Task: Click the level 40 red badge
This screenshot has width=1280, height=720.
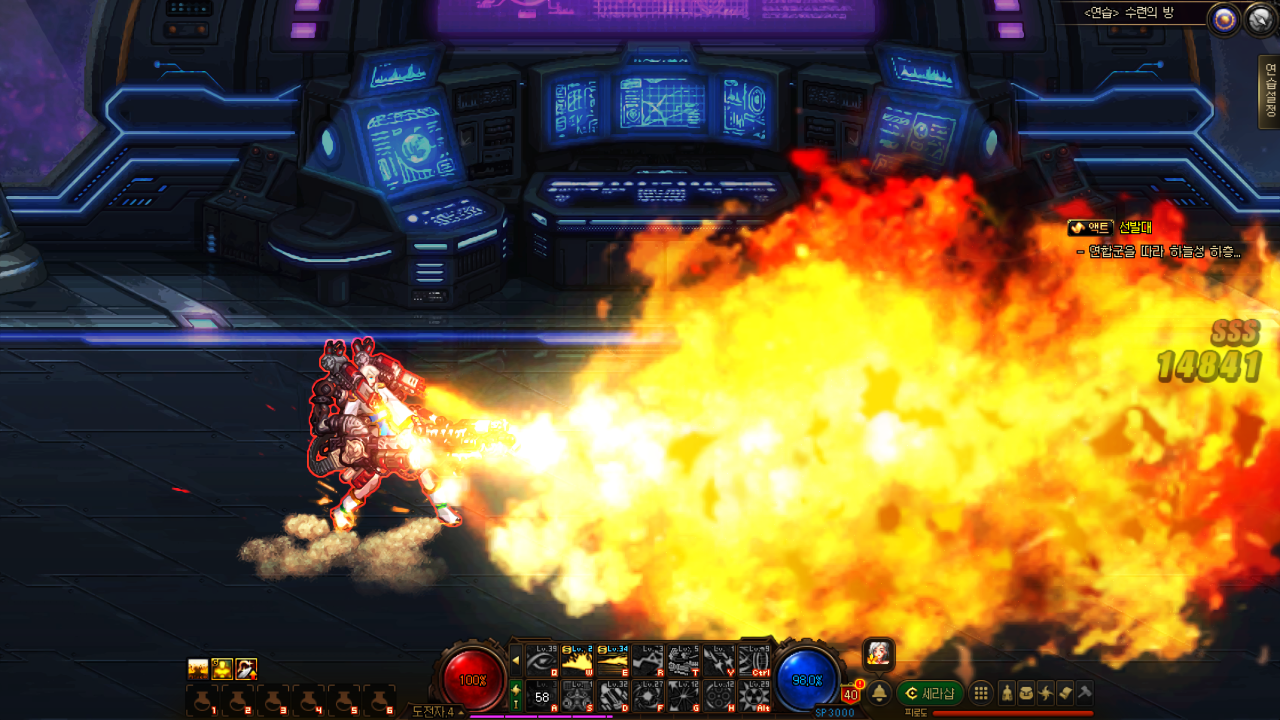Action: pyautogui.click(x=850, y=694)
